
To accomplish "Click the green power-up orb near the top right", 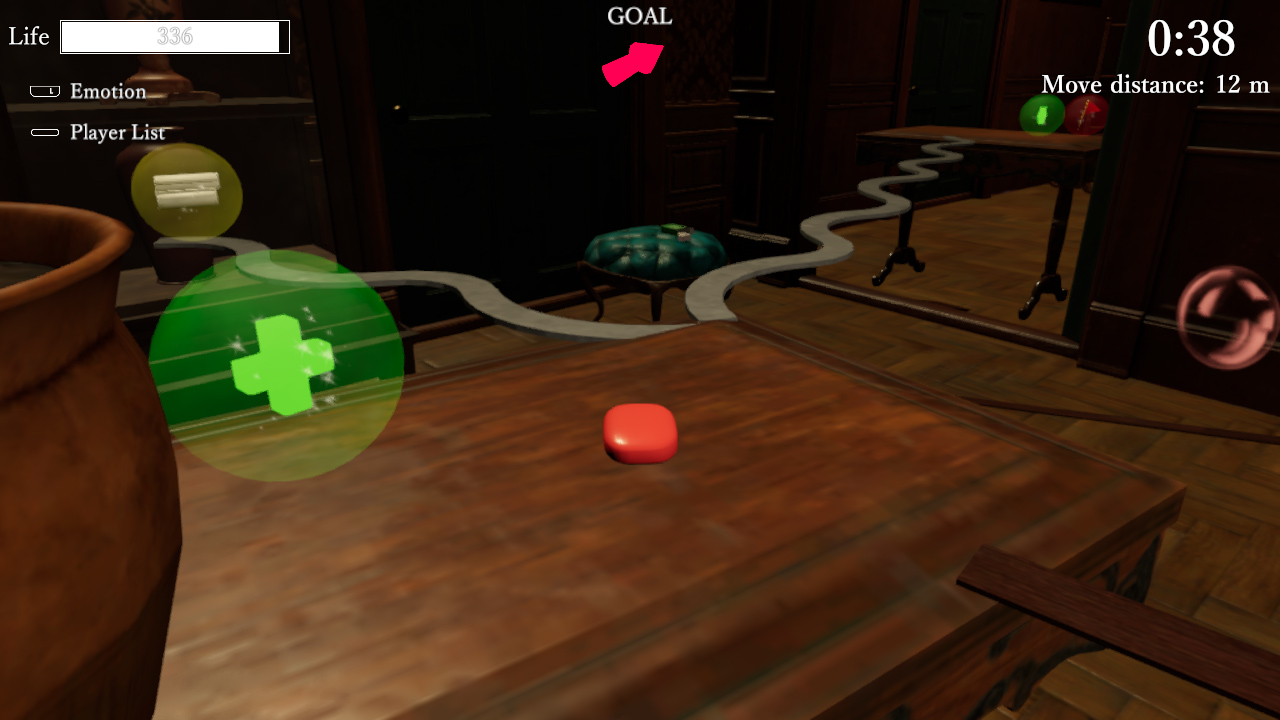I will click(x=1039, y=116).
